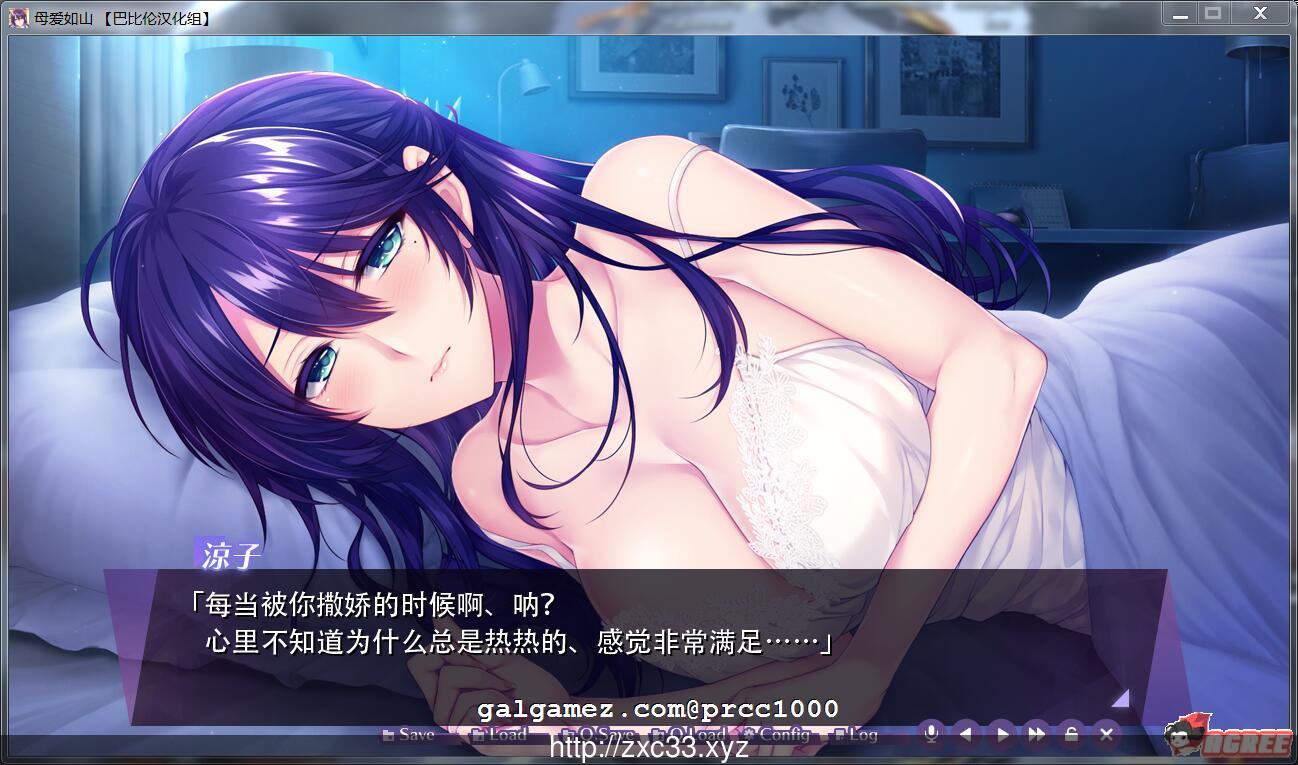The height and width of the screenshot is (765, 1298).
Task: Visit the zxc33.xyz link
Action: (649, 745)
